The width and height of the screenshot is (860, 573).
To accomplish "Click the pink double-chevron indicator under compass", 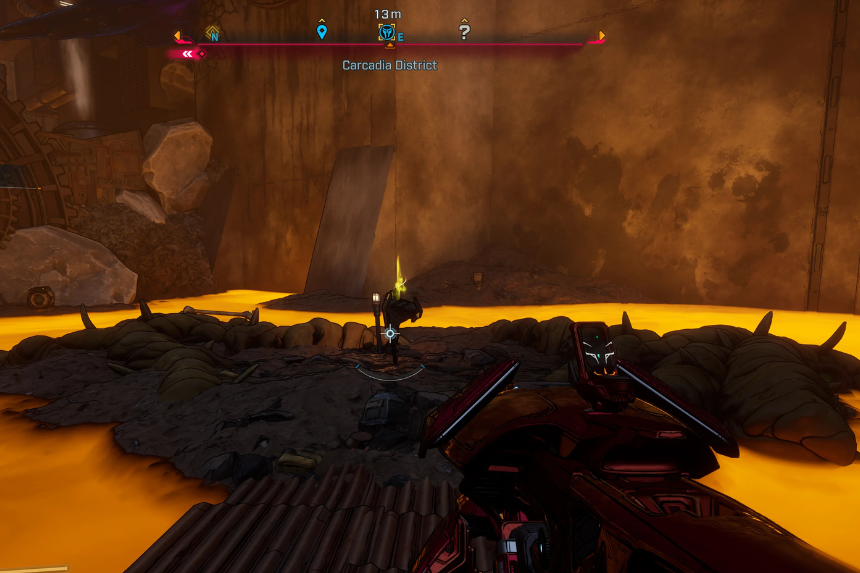I will 187,53.
